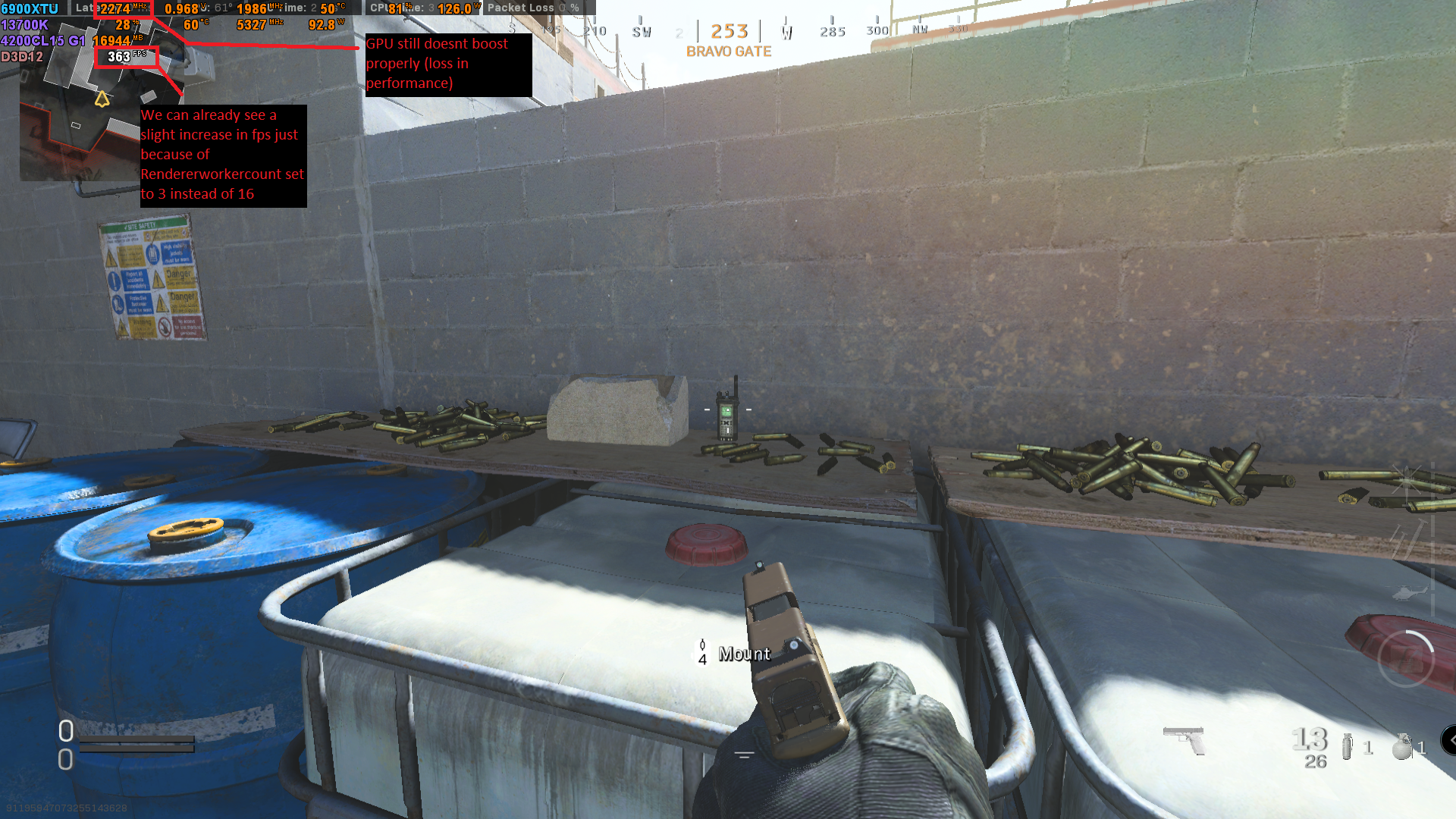The height and width of the screenshot is (819, 1456).
Task: Expand the black arrow tab at screen edge
Action: [1449, 740]
